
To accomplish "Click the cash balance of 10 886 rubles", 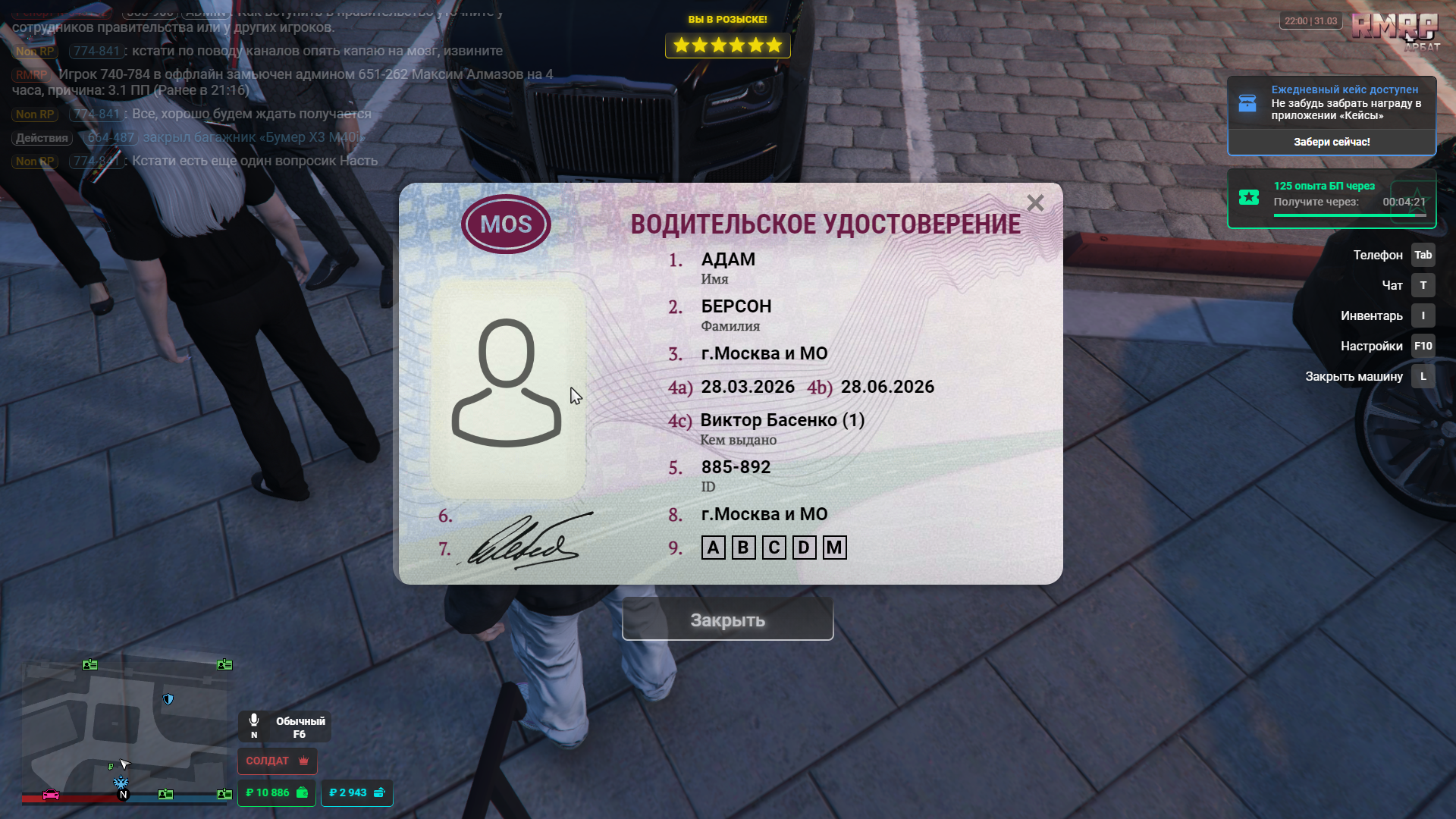I will point(277,792).
